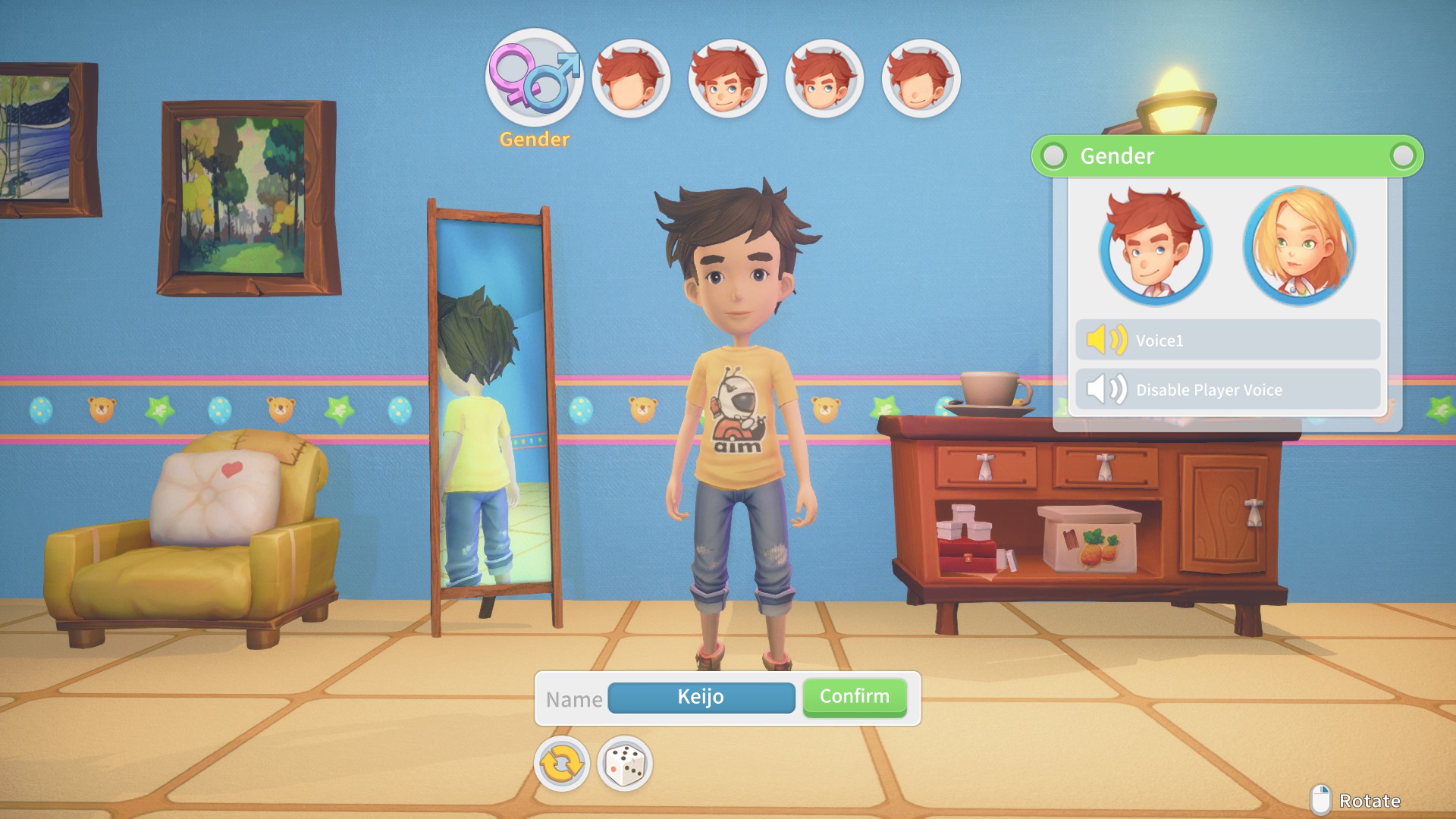Open the blank face shape category icon

tap(631, 78)
